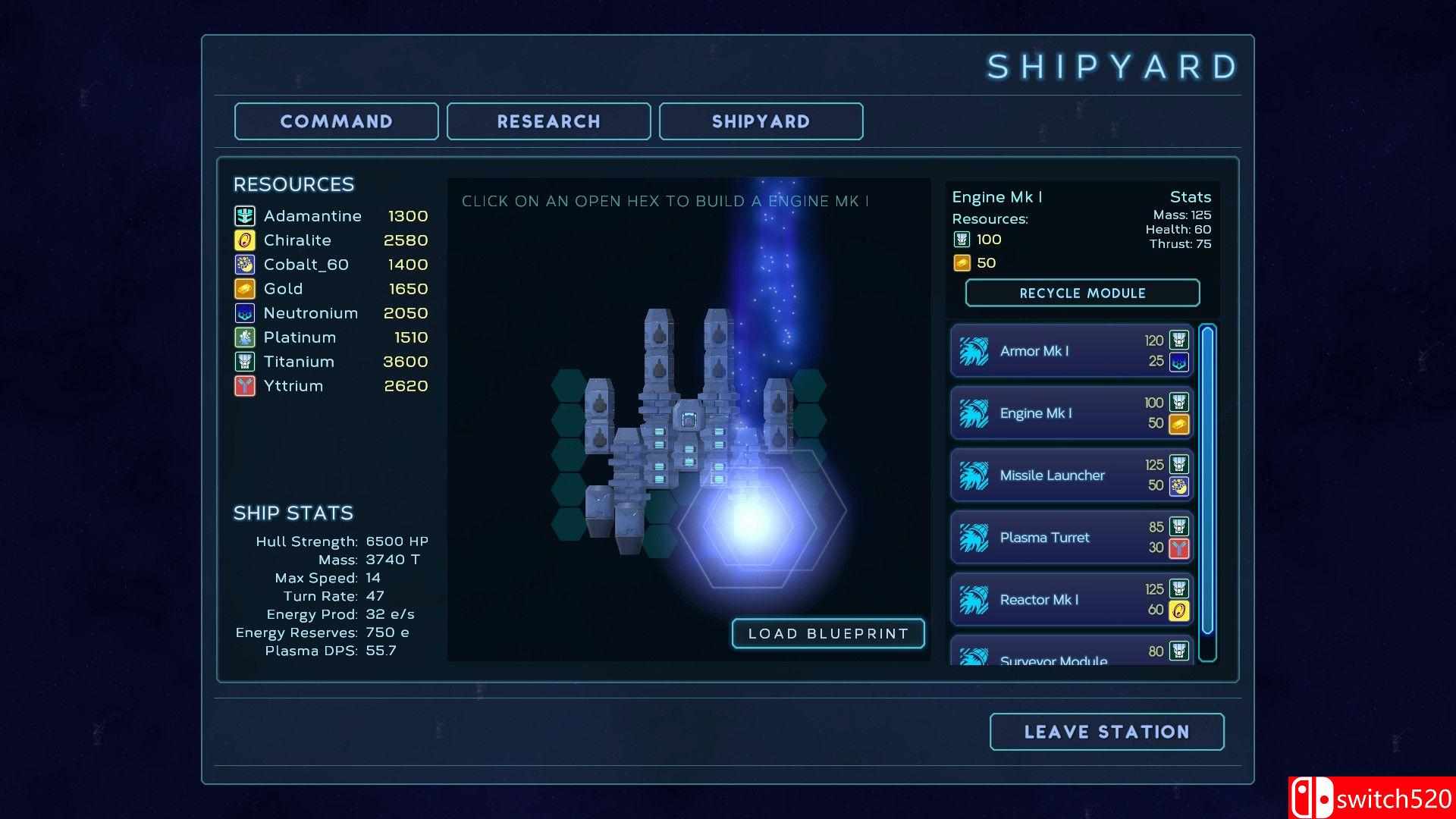Open the Shipyard tab

pyautogui.click(x=761, y=121)
